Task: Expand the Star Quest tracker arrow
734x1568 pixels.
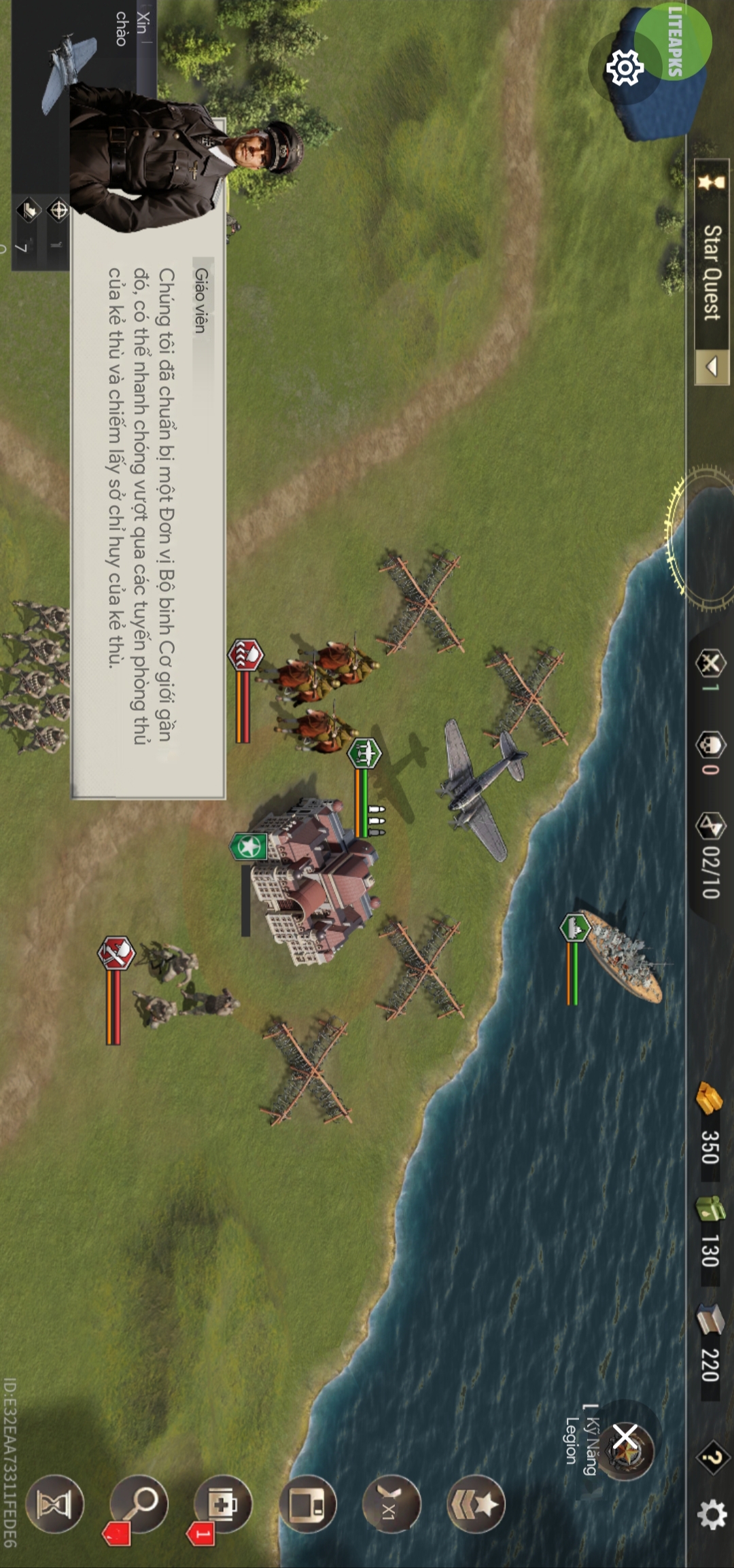Action: click(712, 367)
